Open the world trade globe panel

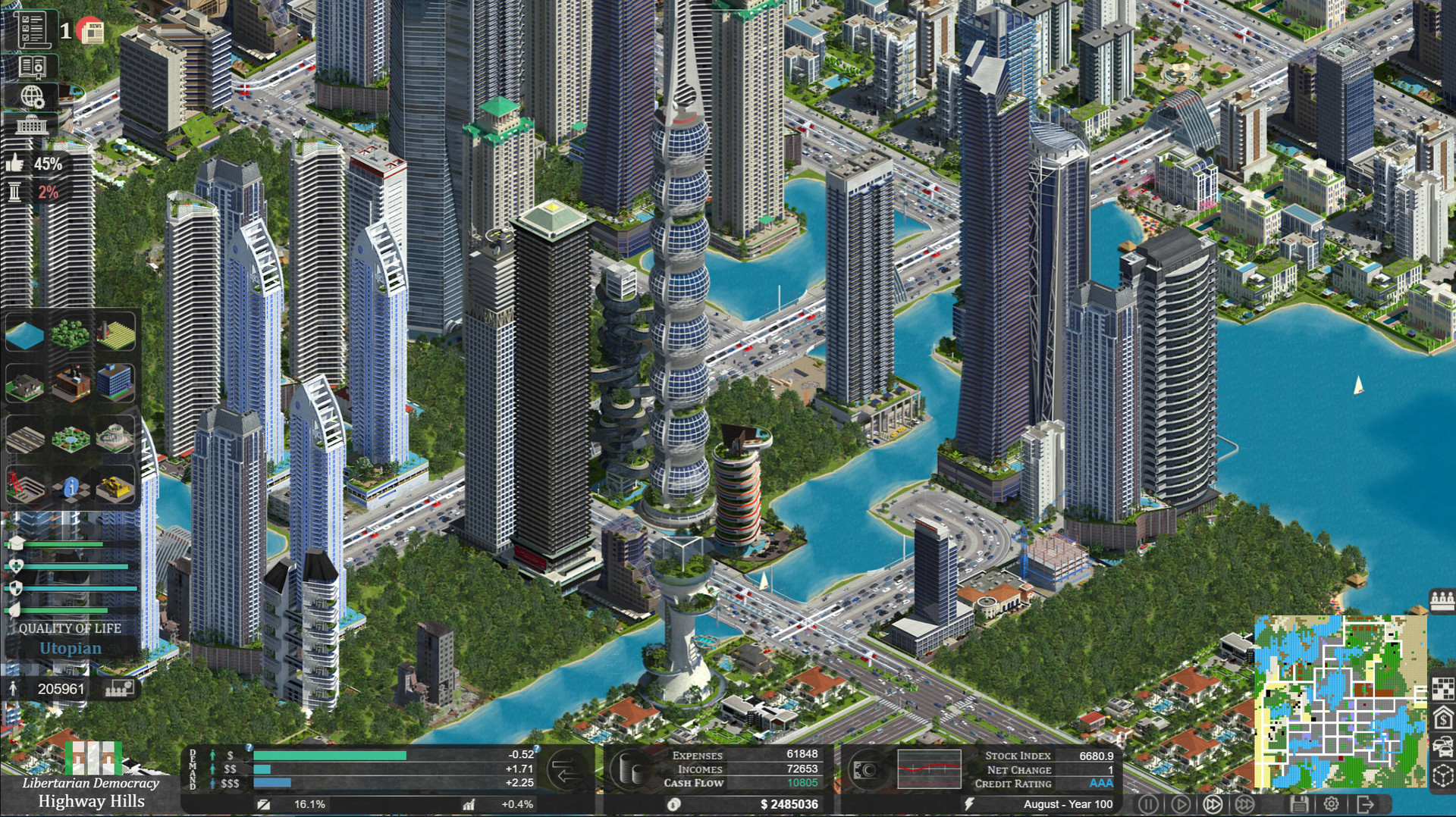pos(33,95)
